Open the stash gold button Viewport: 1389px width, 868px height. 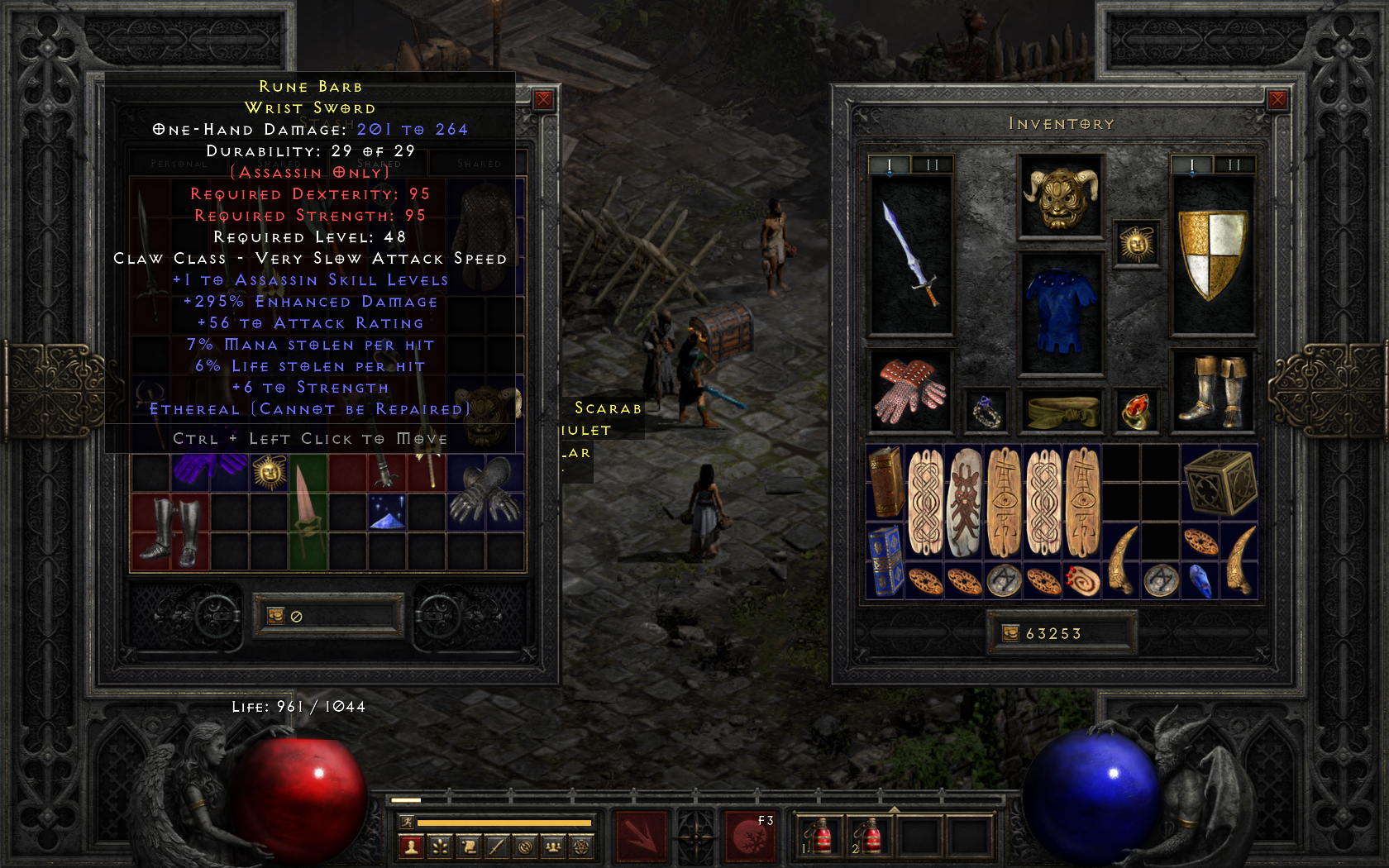[276, 616]
